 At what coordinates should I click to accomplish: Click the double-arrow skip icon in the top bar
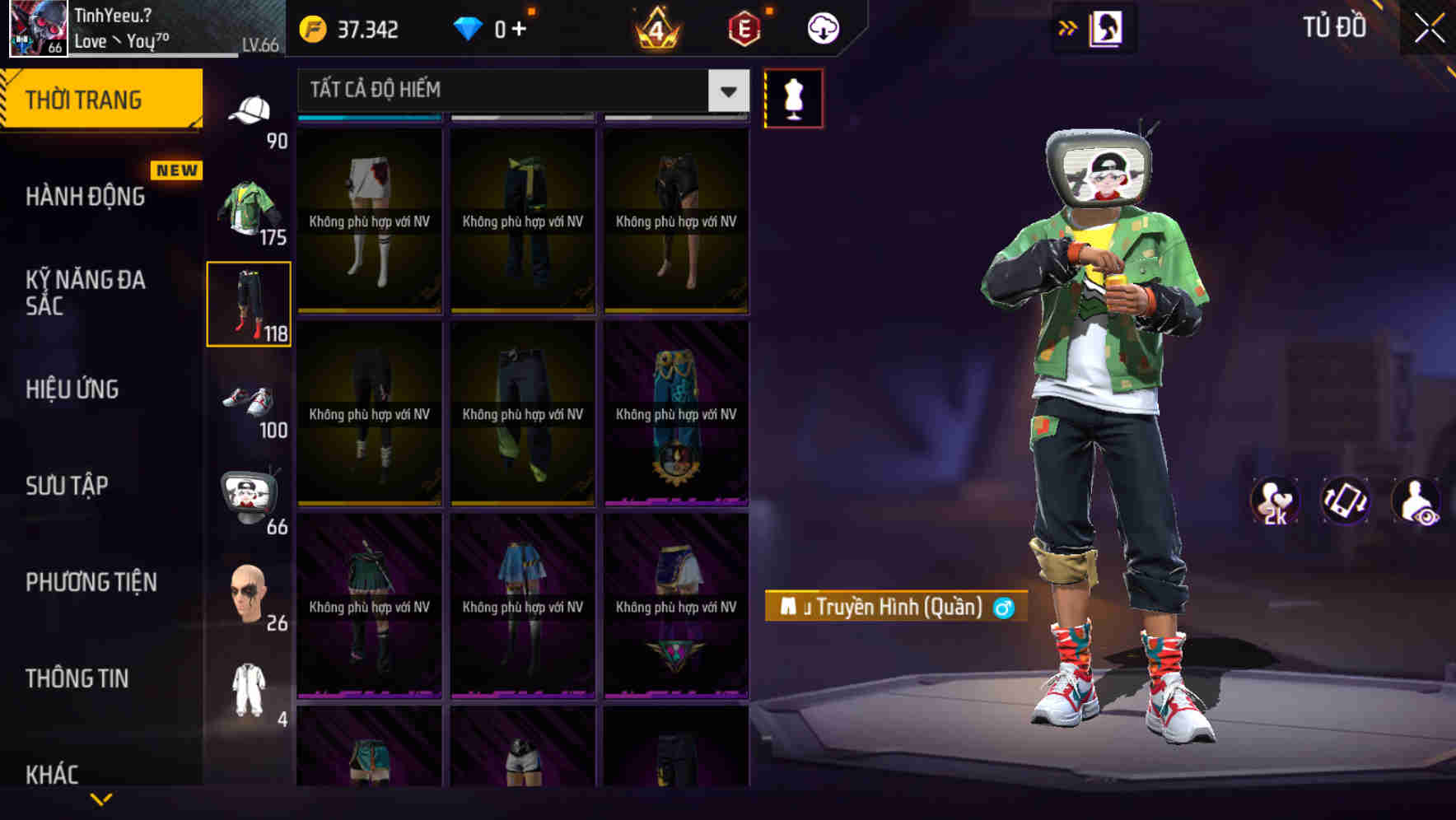click(x=1068, y=27)
